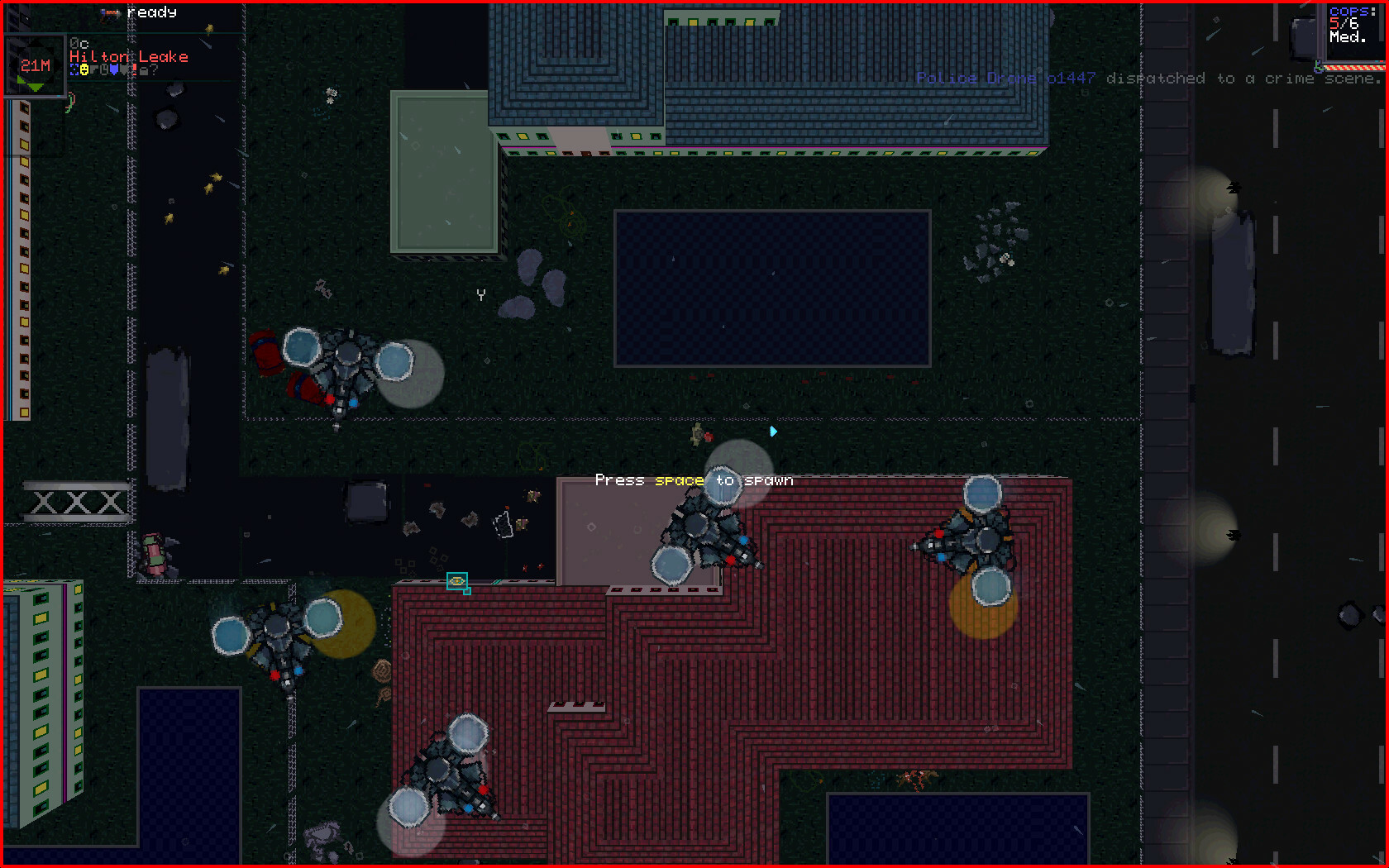Click the Hilton Leake name label
This screenshot has height=868, width=1389.
[x=128, y=56]
